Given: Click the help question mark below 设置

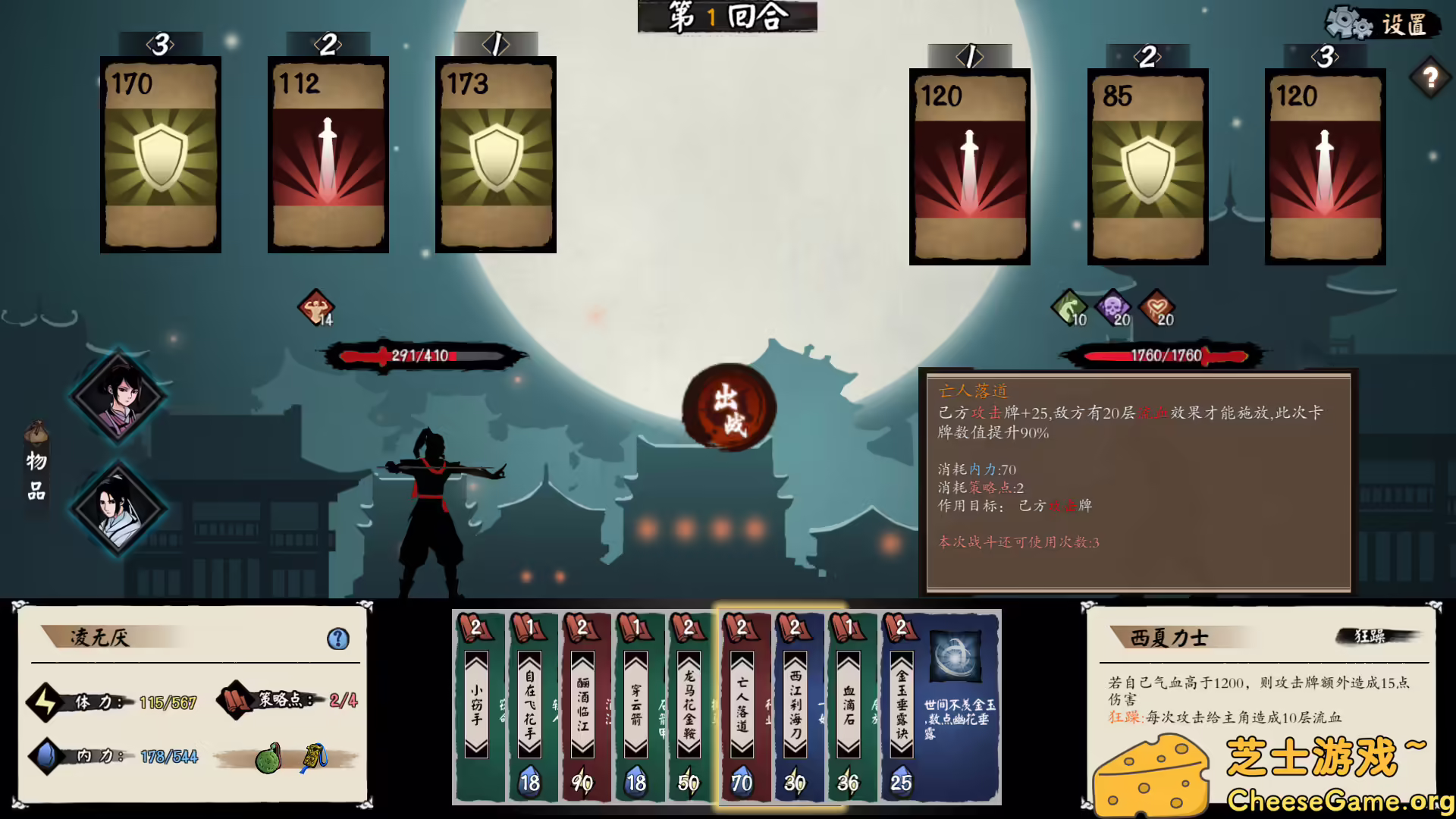Looking at the screenshot, I should tap(1429, 75).
